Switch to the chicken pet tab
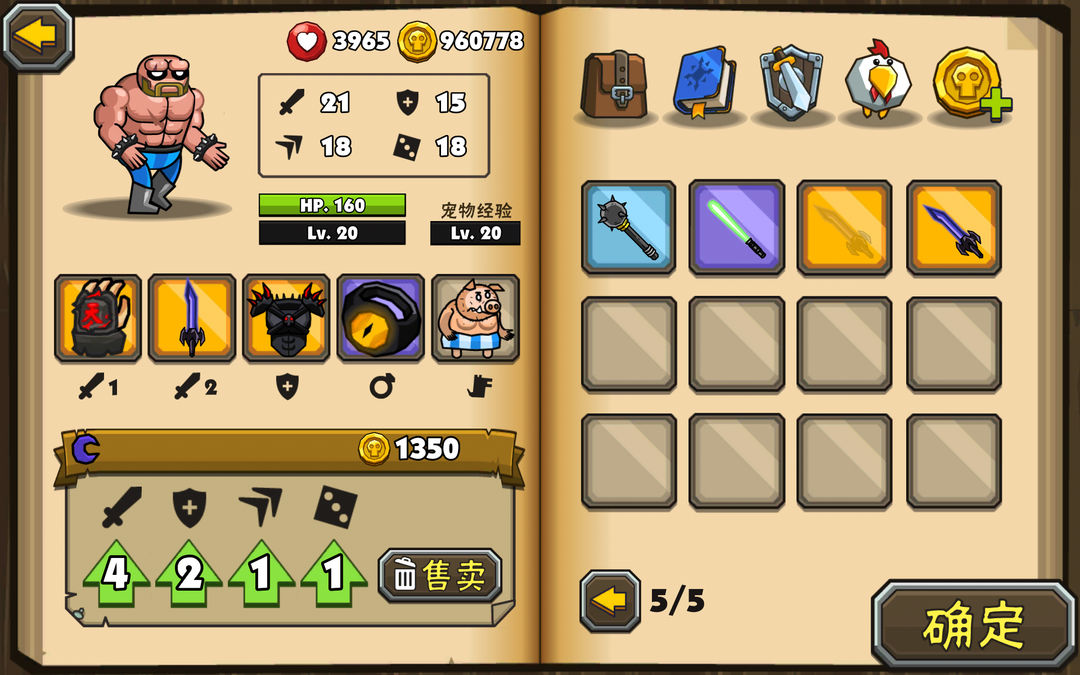 coord(878,82)
